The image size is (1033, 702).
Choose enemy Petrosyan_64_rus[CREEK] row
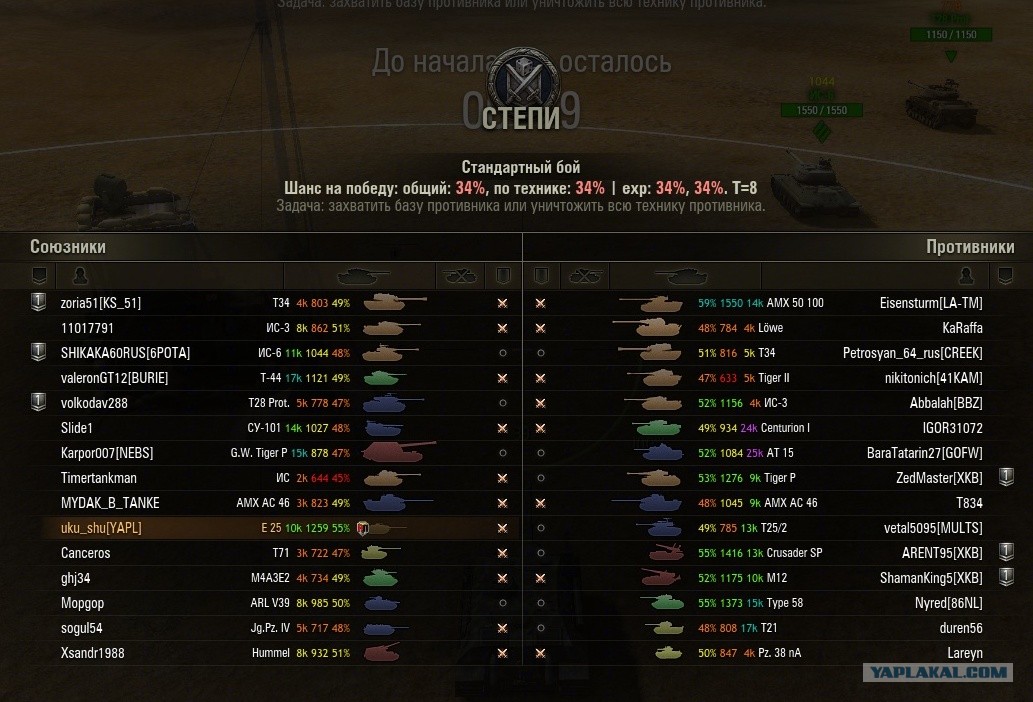click(x=913, y=353)
